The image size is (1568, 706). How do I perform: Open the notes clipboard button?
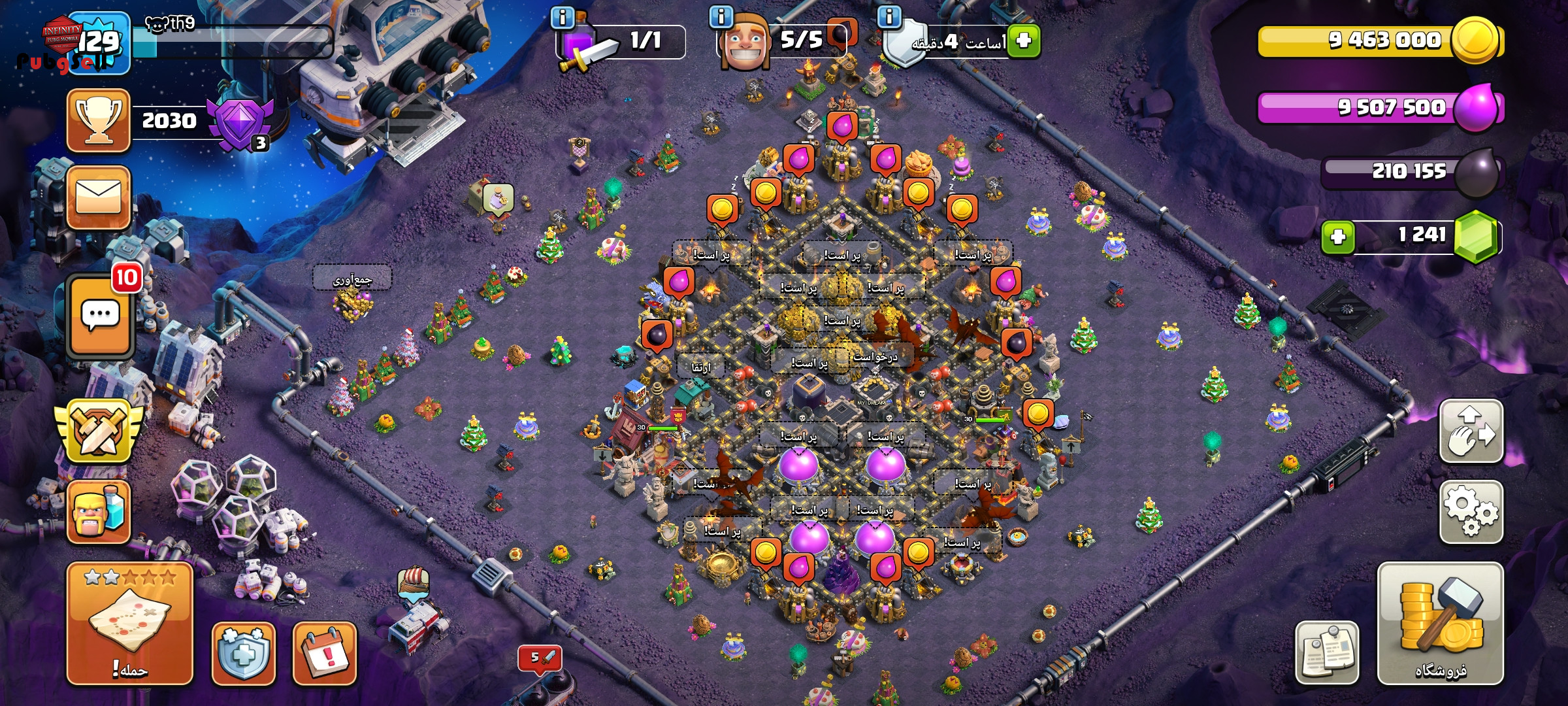coord(1326,652)
